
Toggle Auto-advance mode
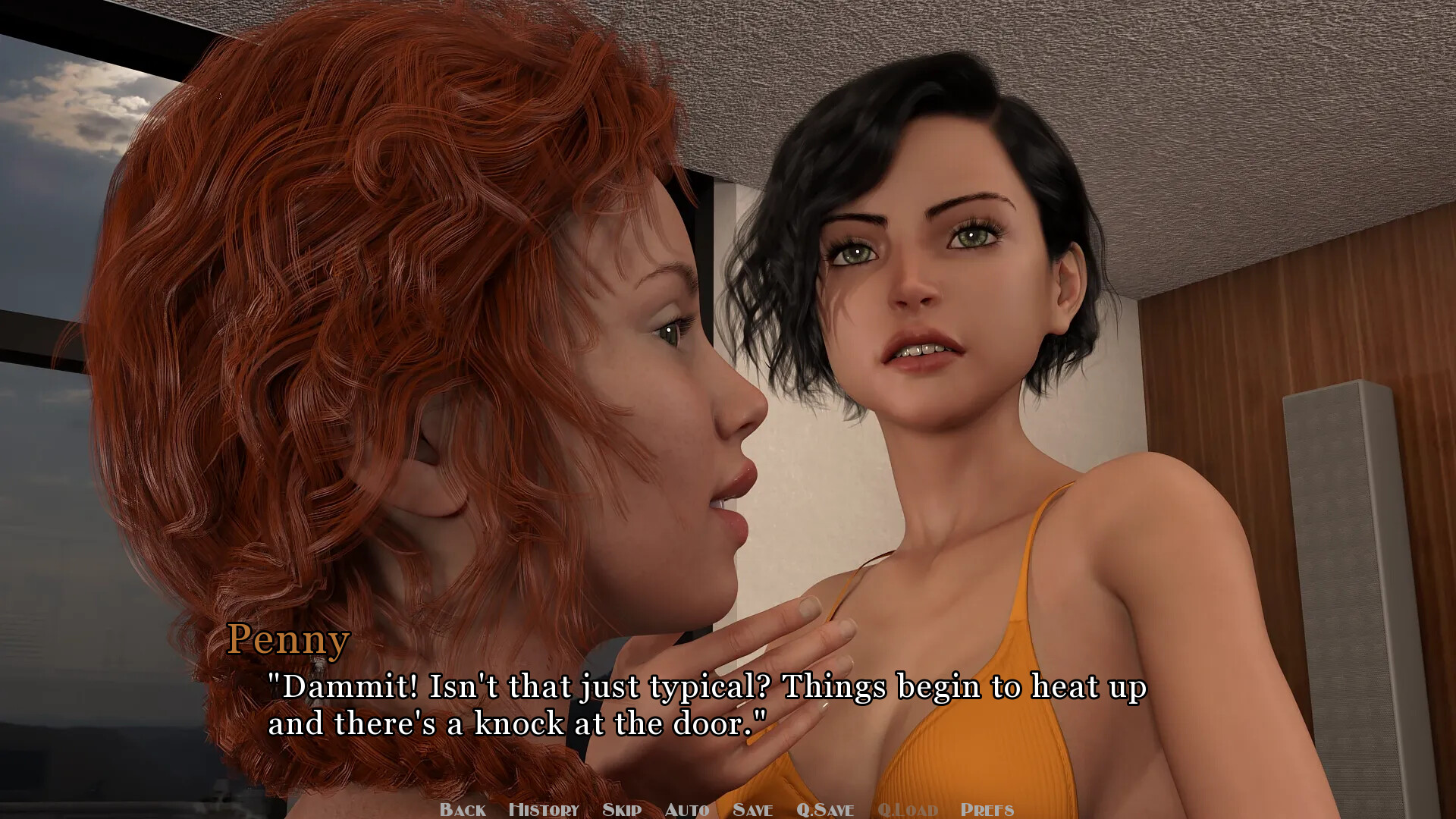point(687,809)
